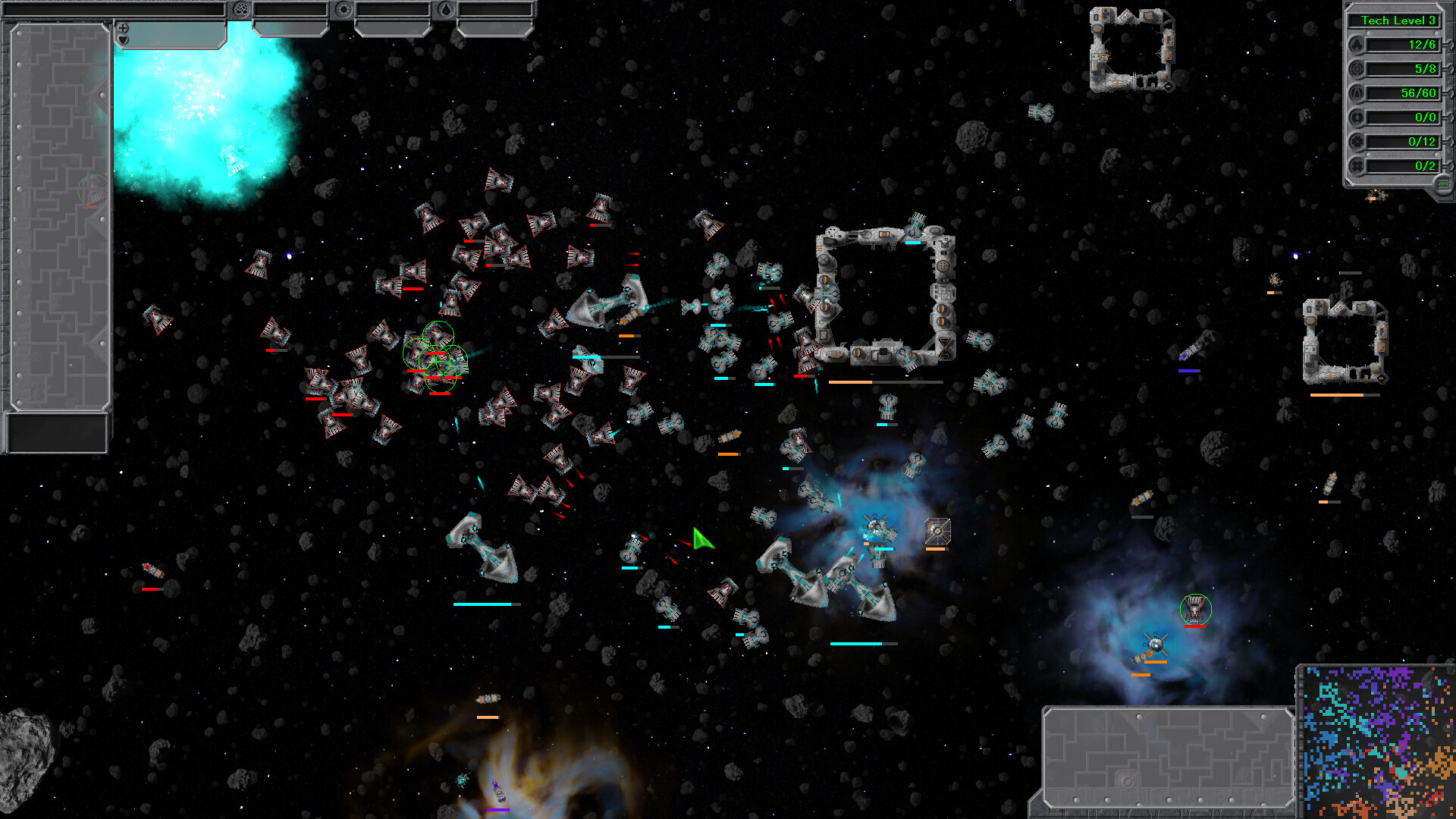Click the 56/60 capacity readout bar
The height and width of the screenshot is (819, 1456).
tap(1403, 93)
